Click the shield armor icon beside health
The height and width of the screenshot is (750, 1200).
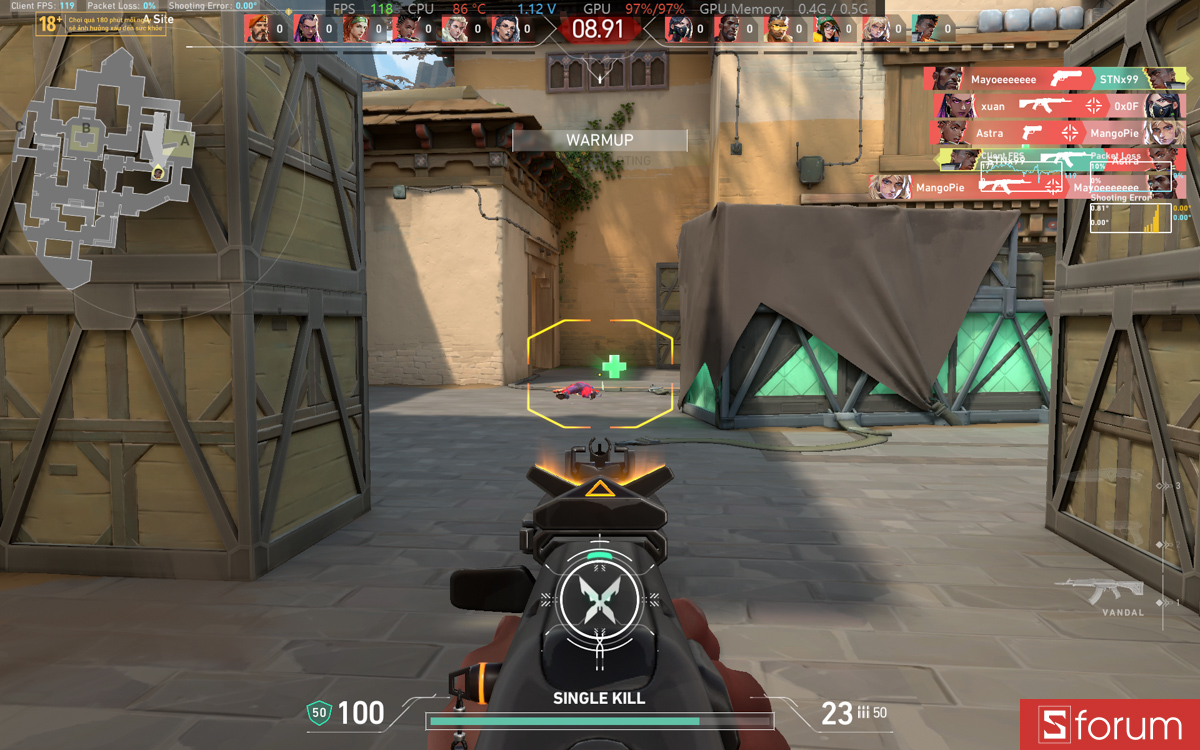318,712
